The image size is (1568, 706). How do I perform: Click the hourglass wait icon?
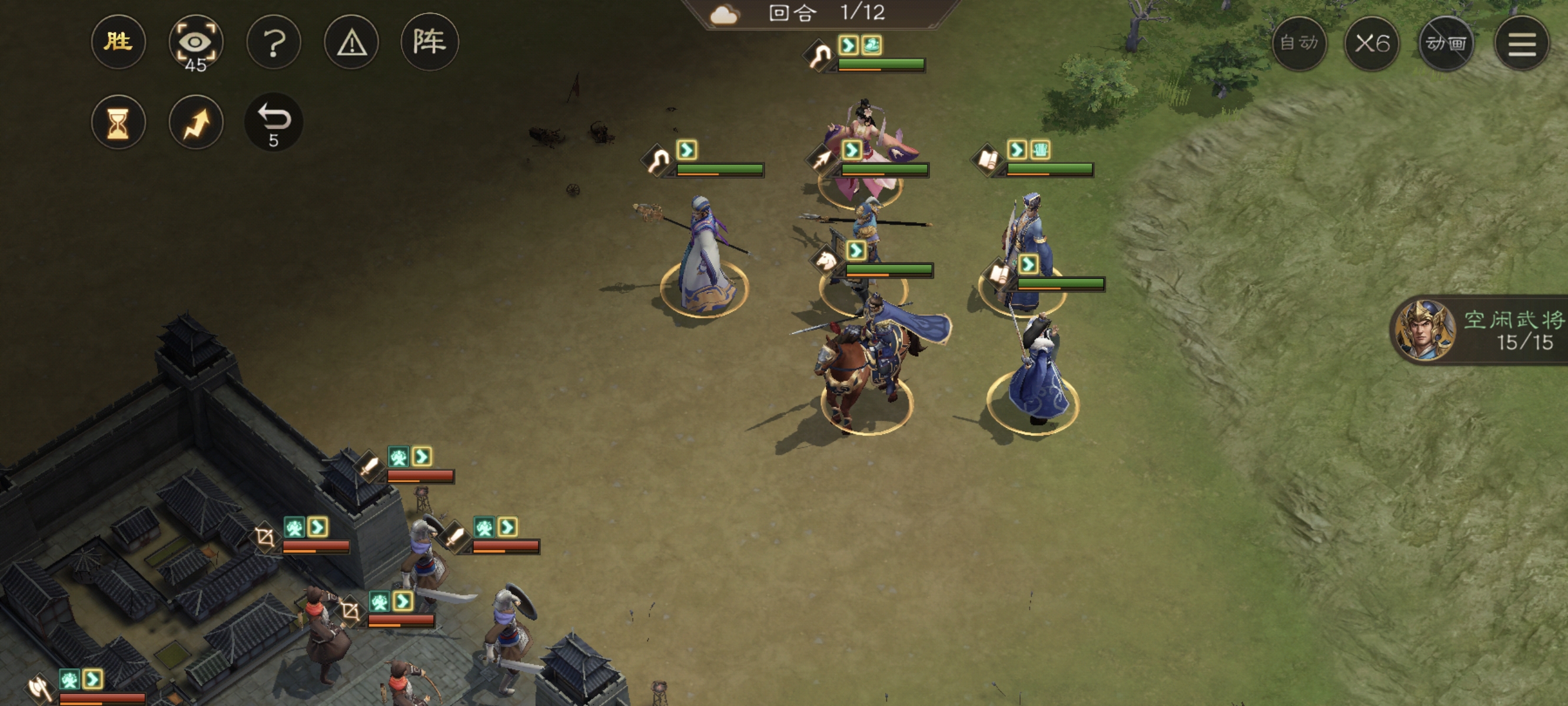(x=119, y=122)
